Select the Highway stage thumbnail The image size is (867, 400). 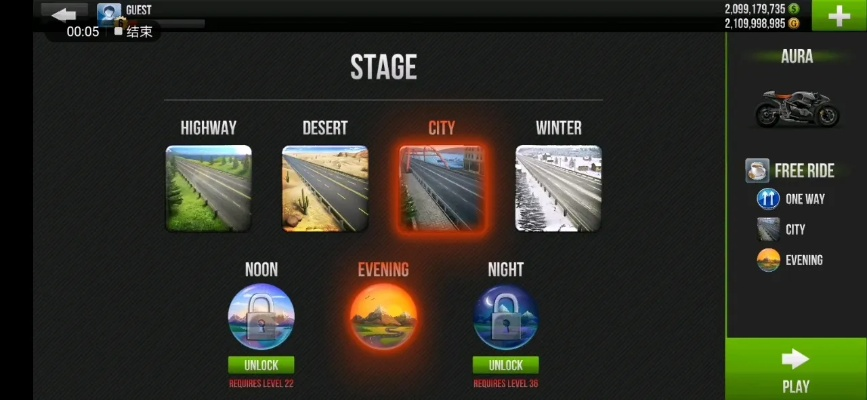click(x=208, y=188)
